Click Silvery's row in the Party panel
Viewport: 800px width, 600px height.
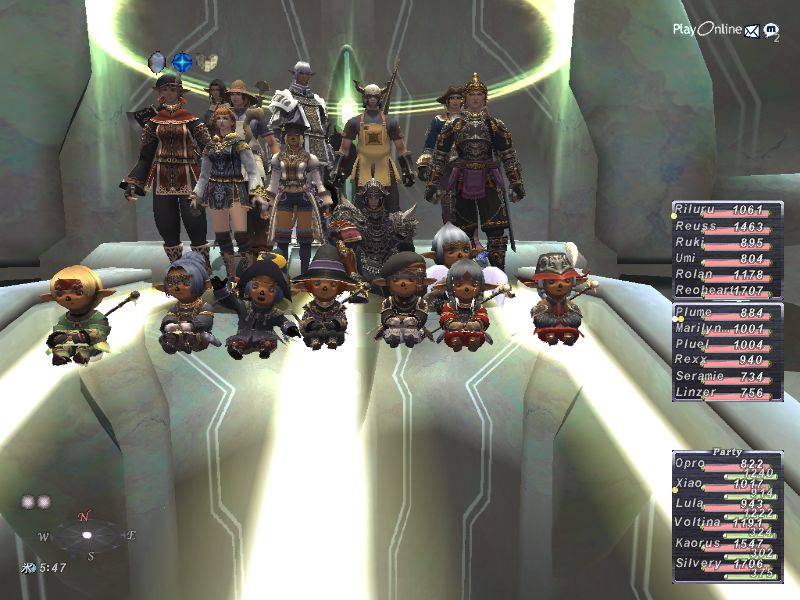[x=727, y=564]
